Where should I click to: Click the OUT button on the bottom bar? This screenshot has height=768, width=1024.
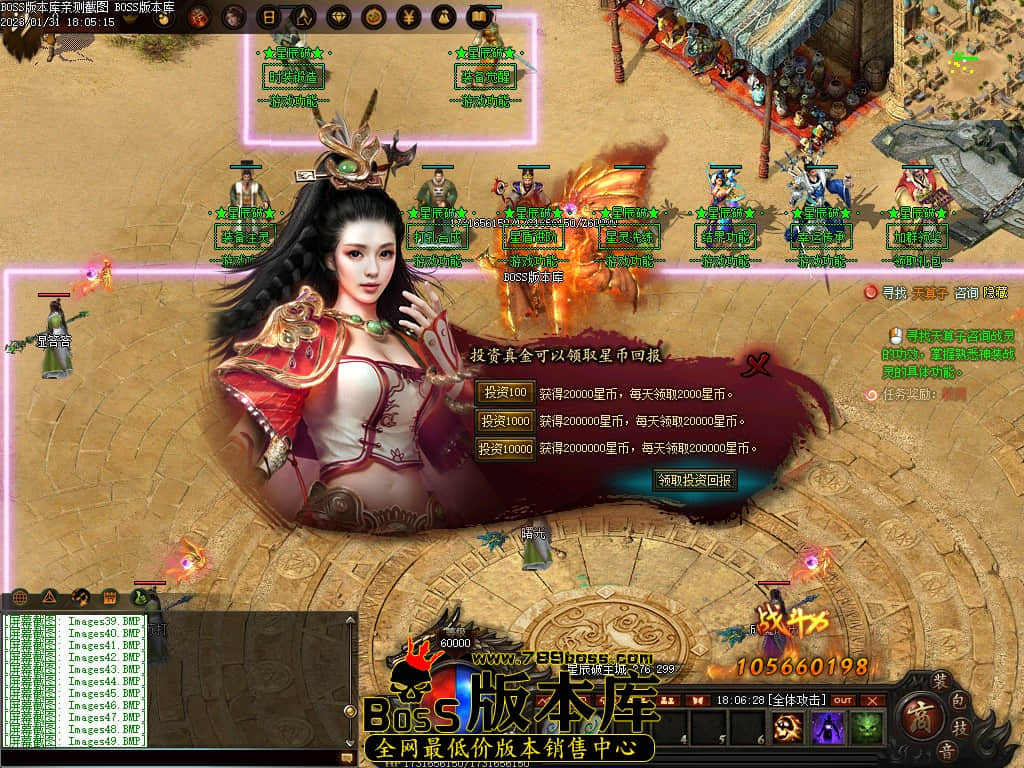pyautogui.click(x=844, y=700)
